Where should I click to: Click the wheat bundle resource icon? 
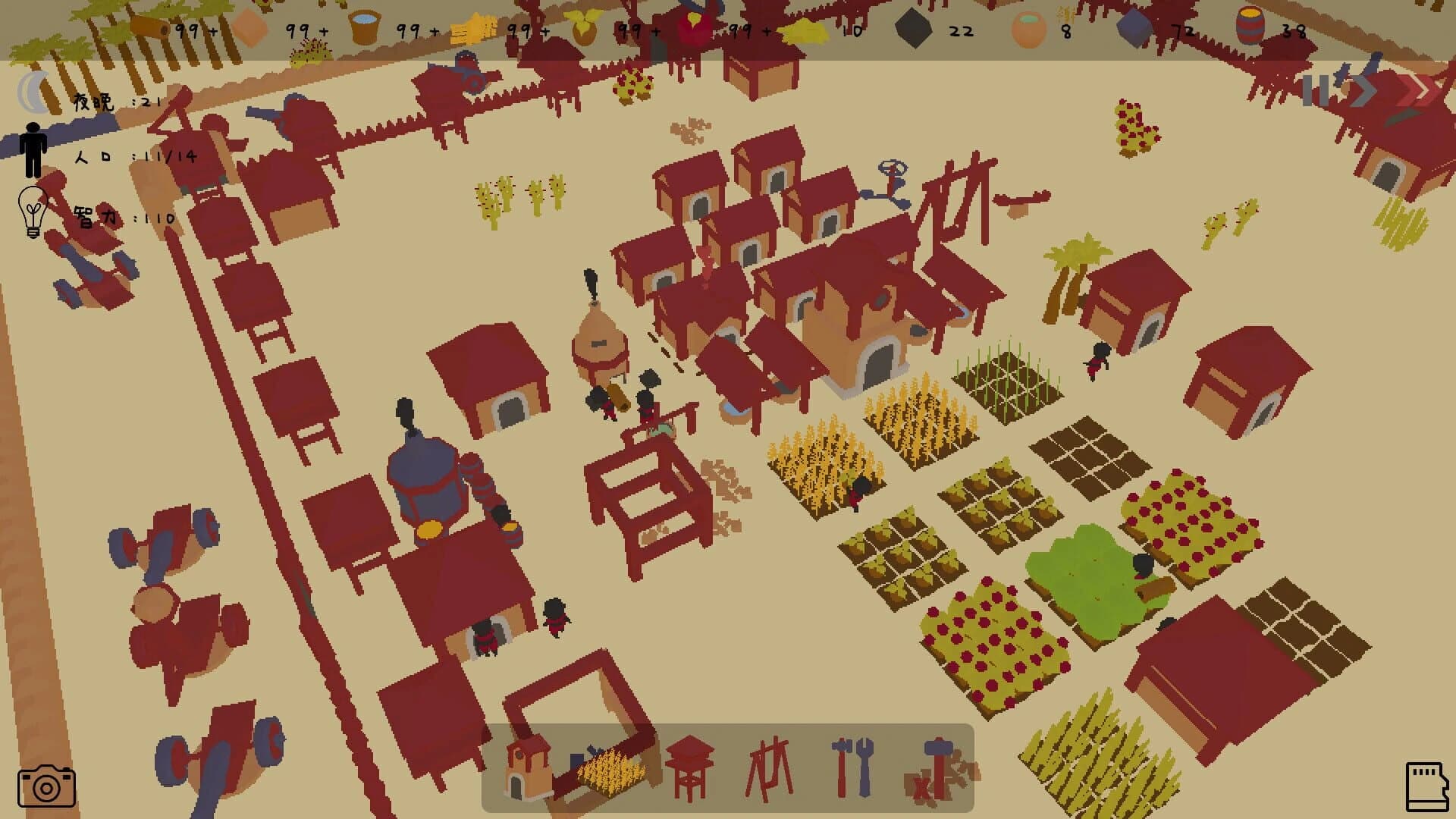pyautogui.click(x=472, y=29)
